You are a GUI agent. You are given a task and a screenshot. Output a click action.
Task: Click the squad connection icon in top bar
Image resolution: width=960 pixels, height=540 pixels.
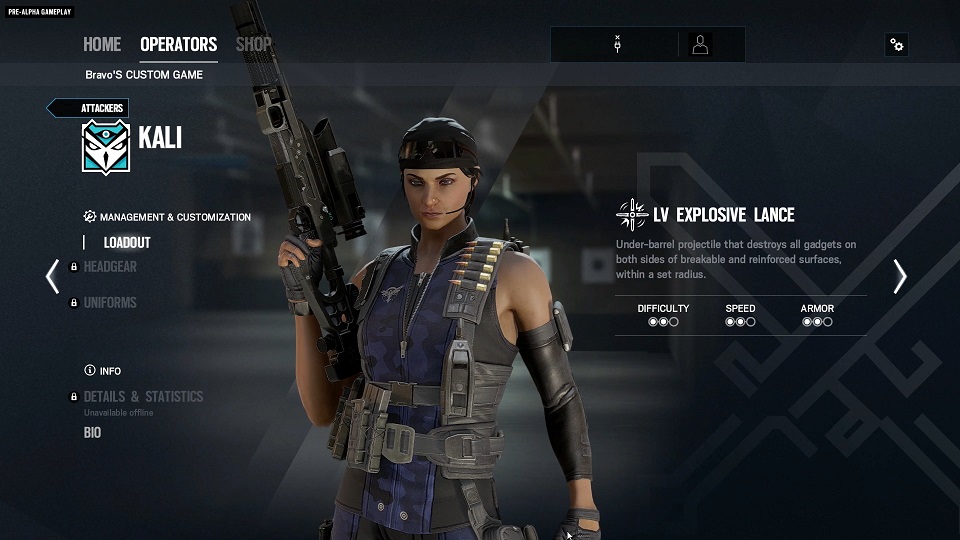(x=618, y=44)
